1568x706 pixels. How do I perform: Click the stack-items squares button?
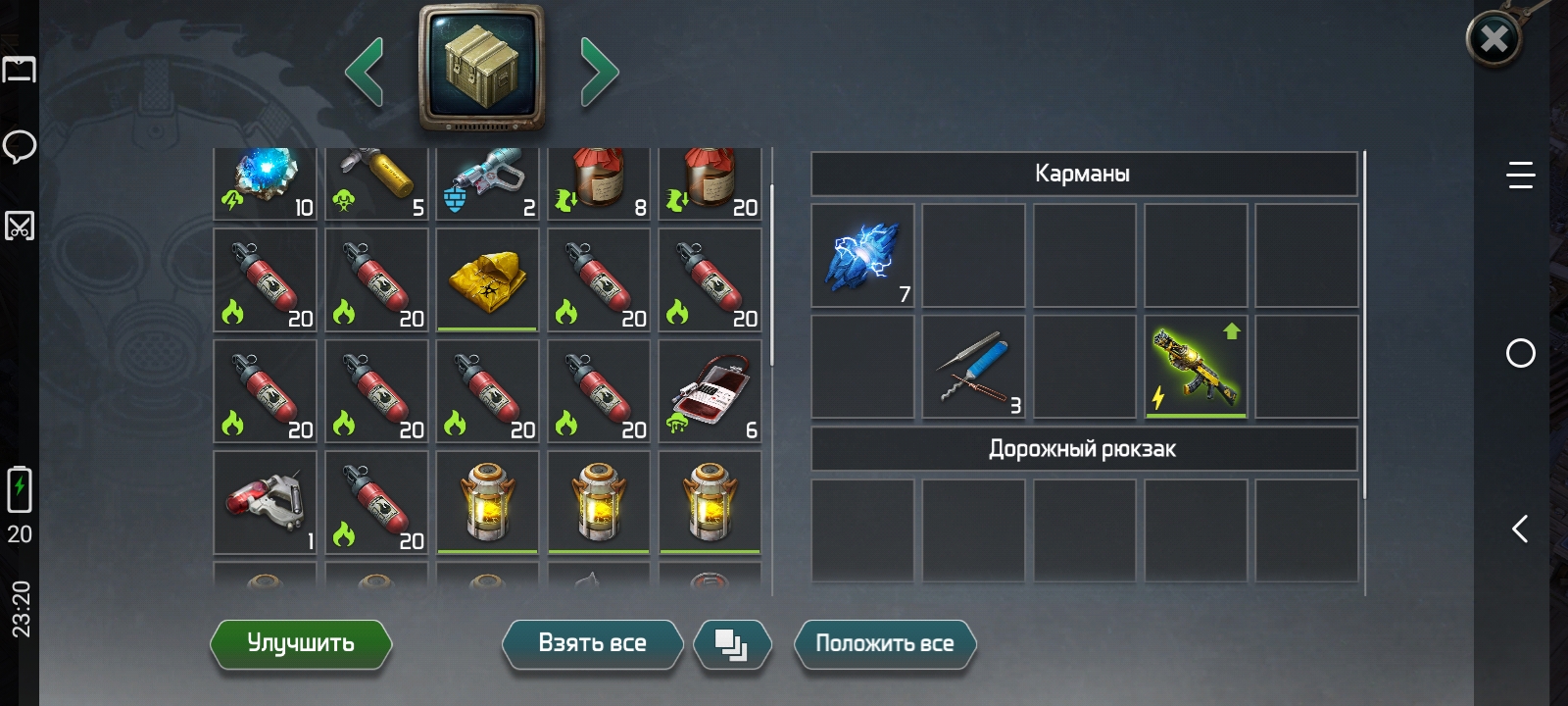click(731, 644)
